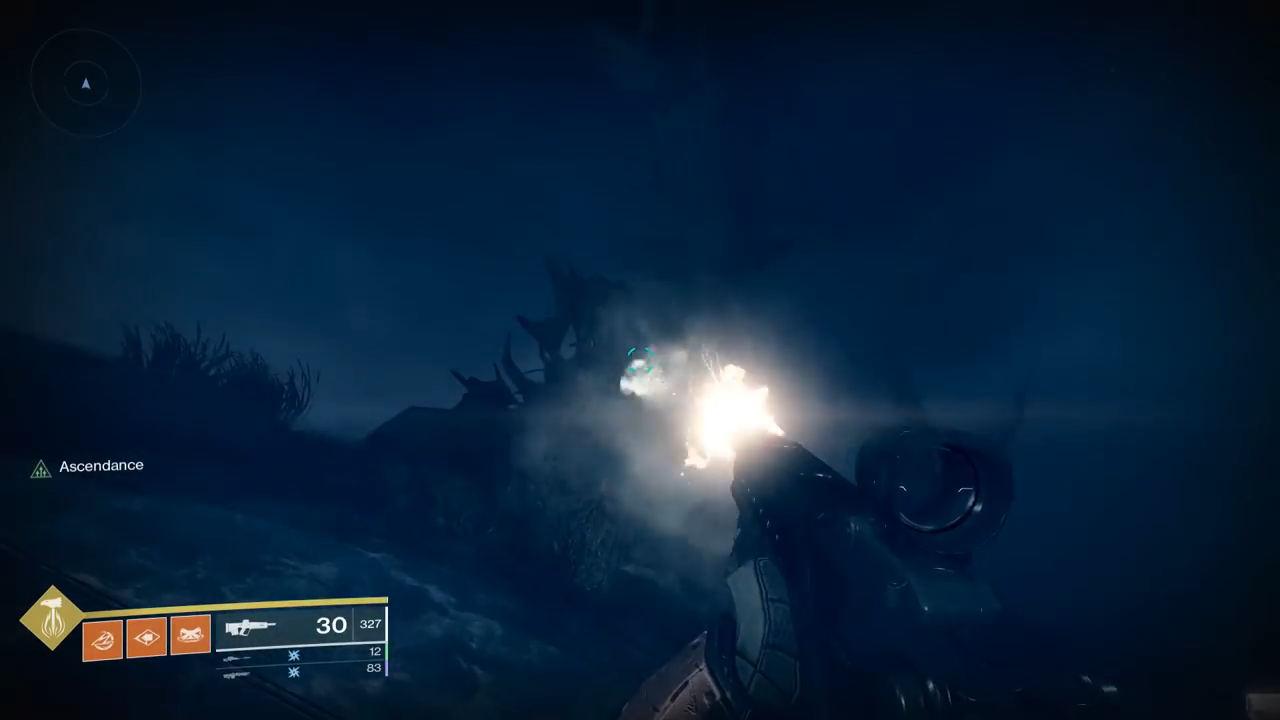Trigger the melee ability with the fist diamond
The height and width of the screenshot is (720, 1280).
(x=146, y=638)
